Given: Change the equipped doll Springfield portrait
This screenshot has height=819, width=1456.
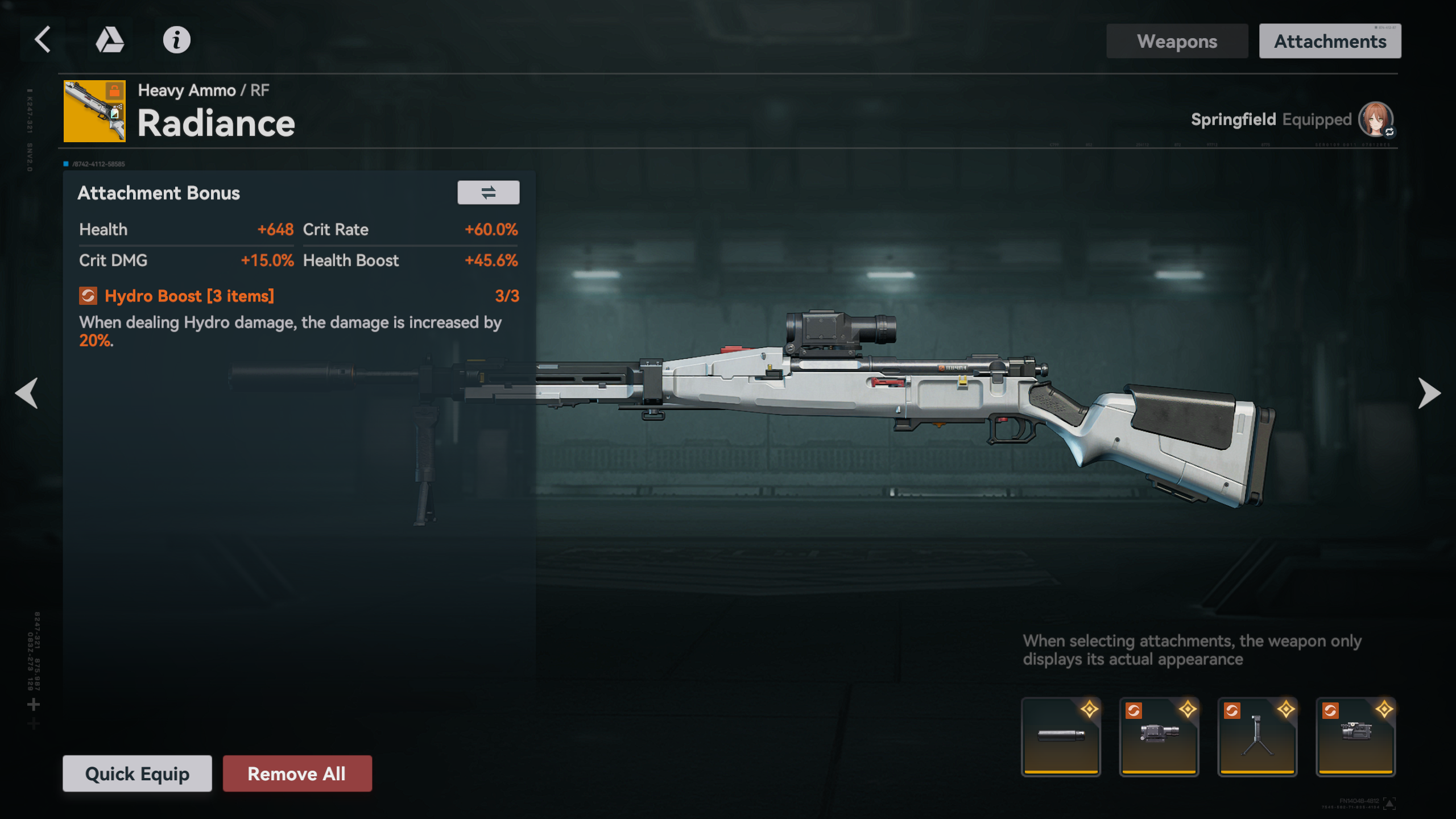Looking at the screenshot, I should click(1375, 119).
